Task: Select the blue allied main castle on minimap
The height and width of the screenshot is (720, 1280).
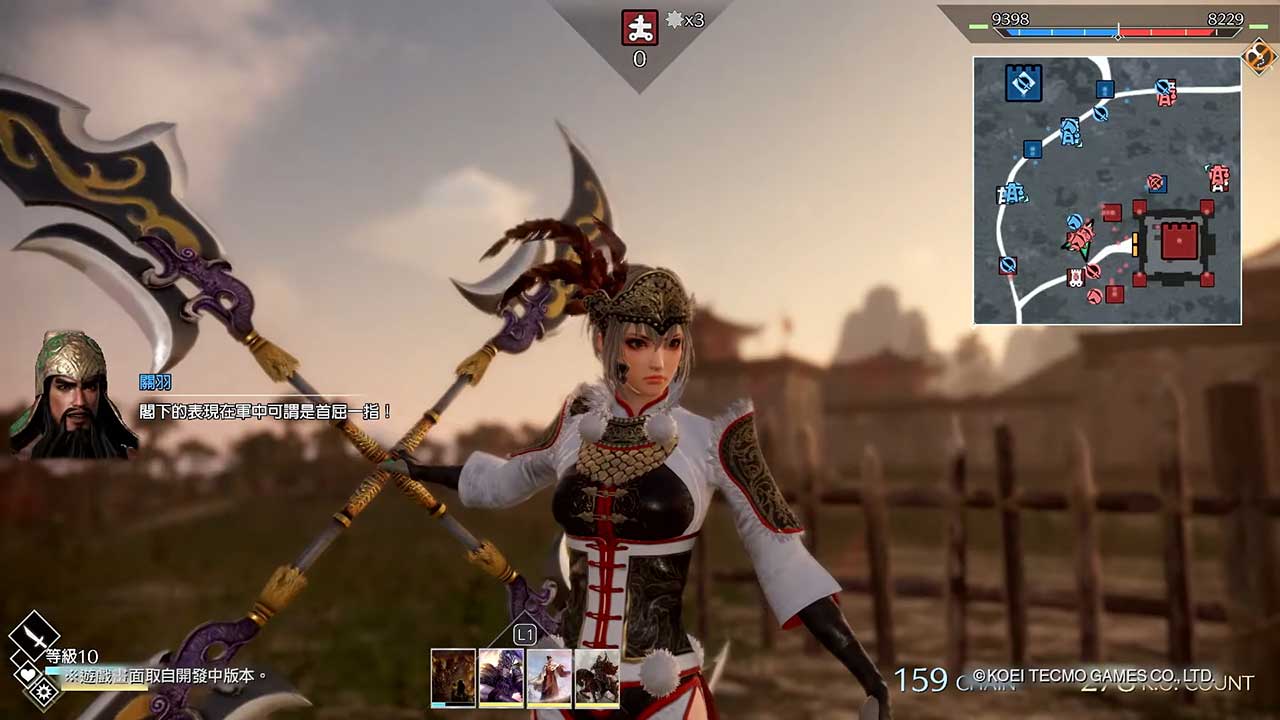Action: 1023,83
